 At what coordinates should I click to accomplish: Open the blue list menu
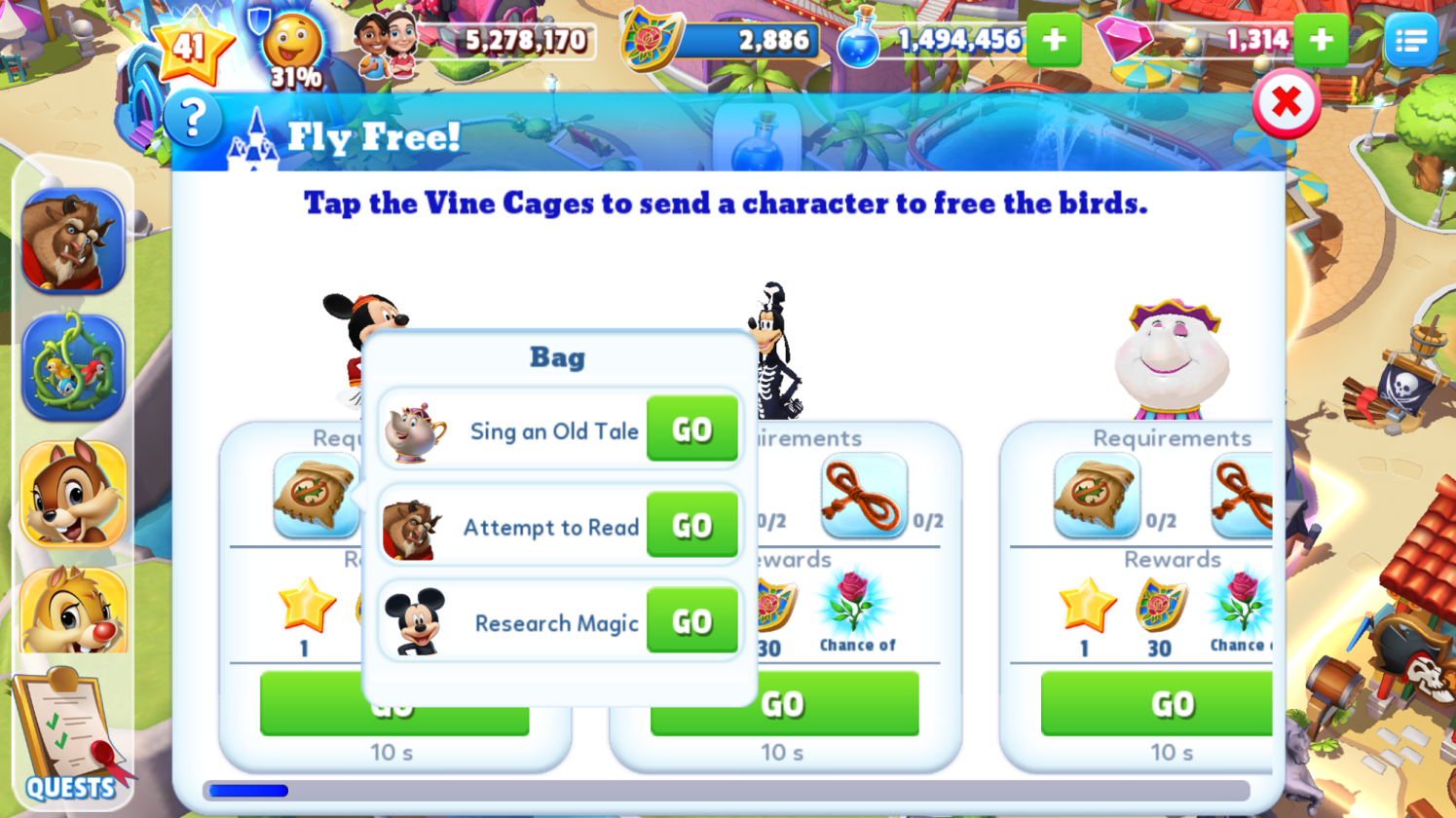[1410, 40]
